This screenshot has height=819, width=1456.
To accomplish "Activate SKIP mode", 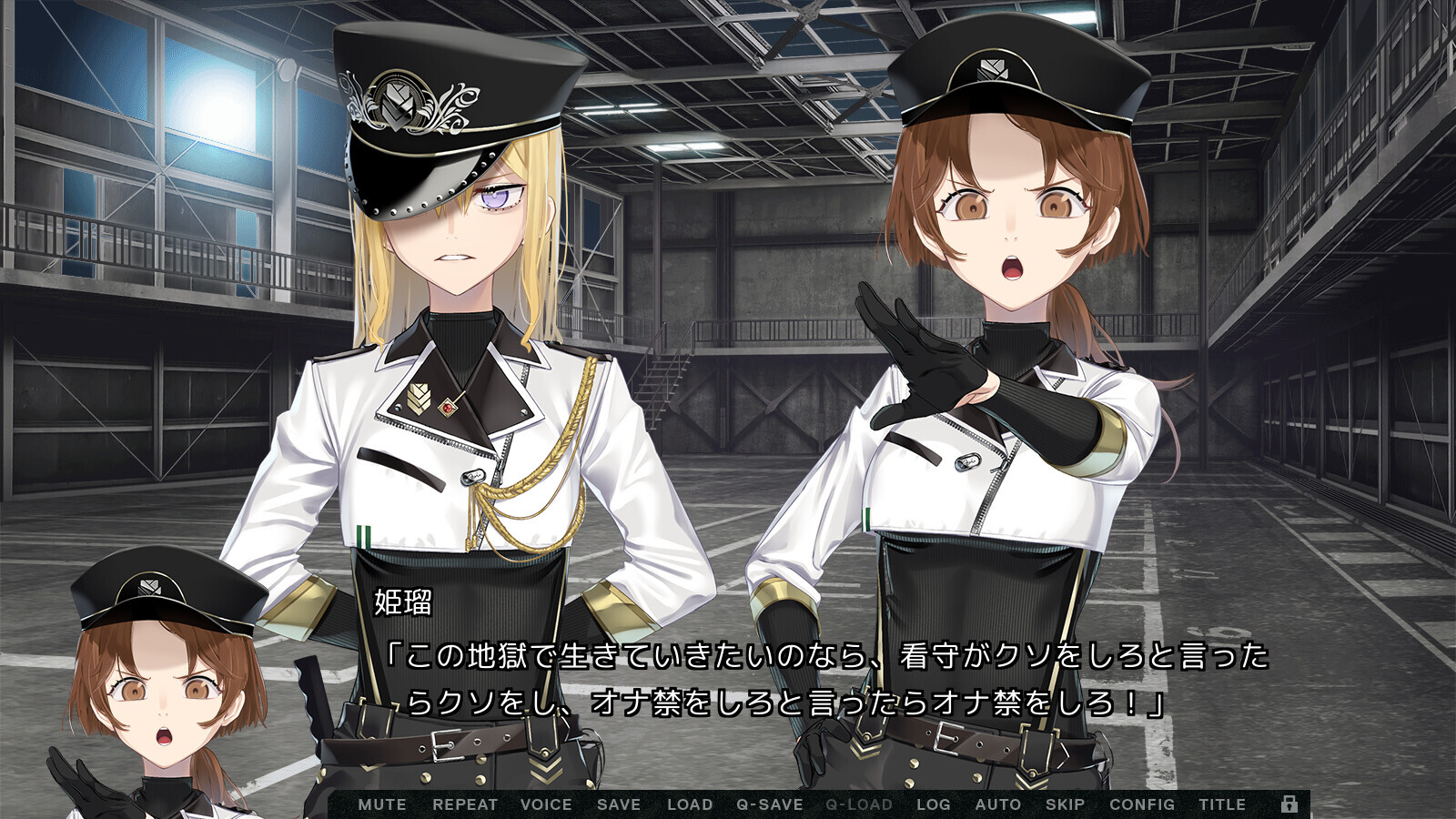I will click(1065, 804).
